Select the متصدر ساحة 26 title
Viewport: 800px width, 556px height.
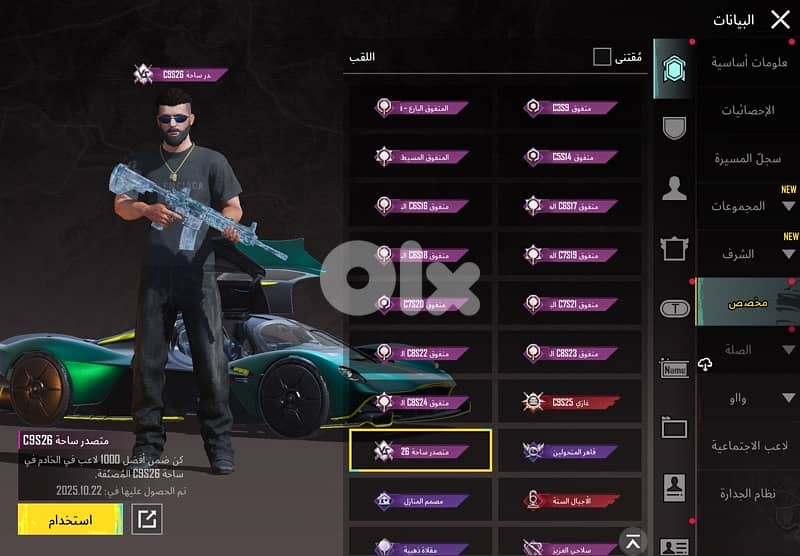[x=420, y=451]
